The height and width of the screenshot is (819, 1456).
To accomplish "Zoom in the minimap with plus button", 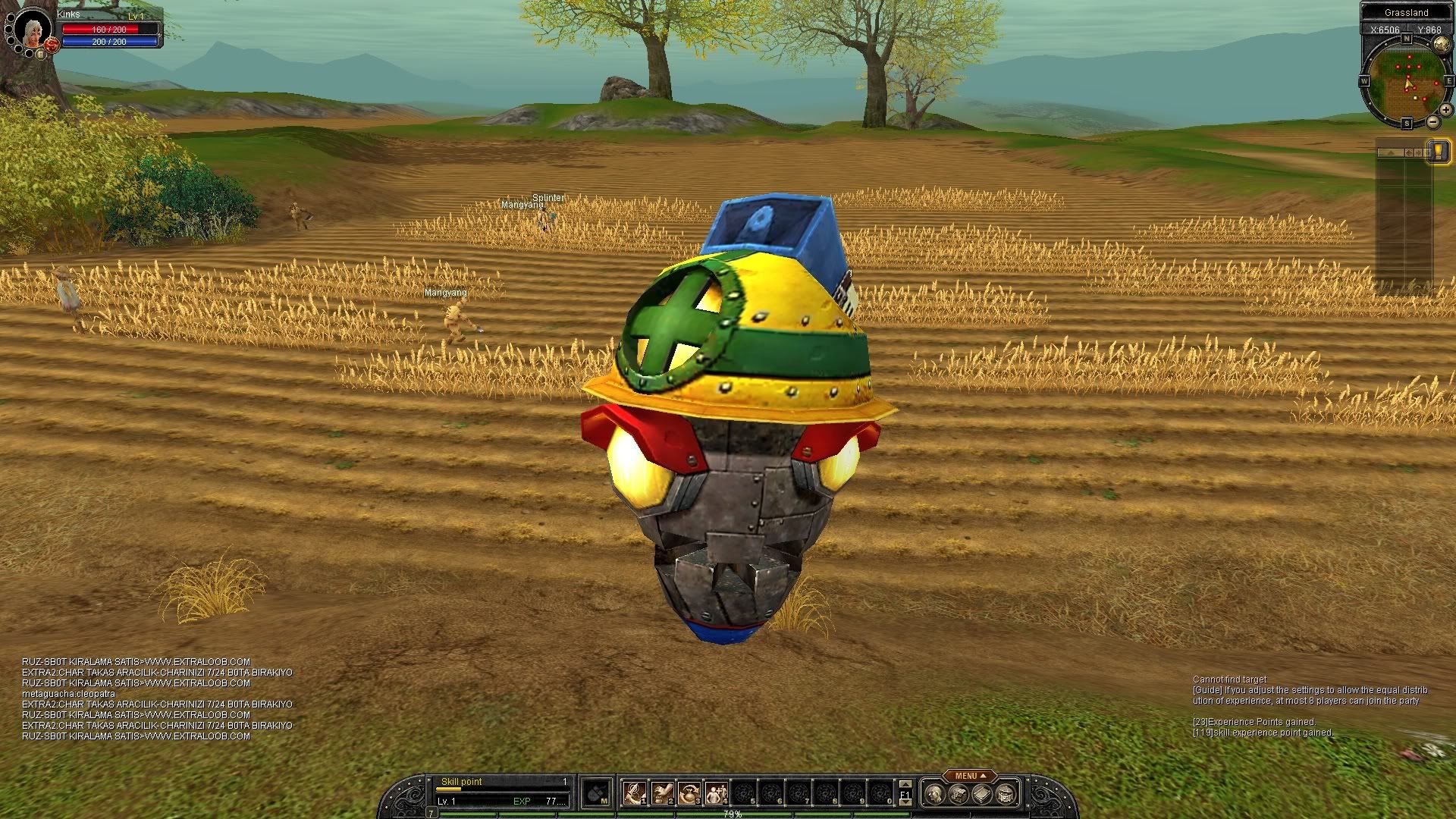I will click(1445, 110).
